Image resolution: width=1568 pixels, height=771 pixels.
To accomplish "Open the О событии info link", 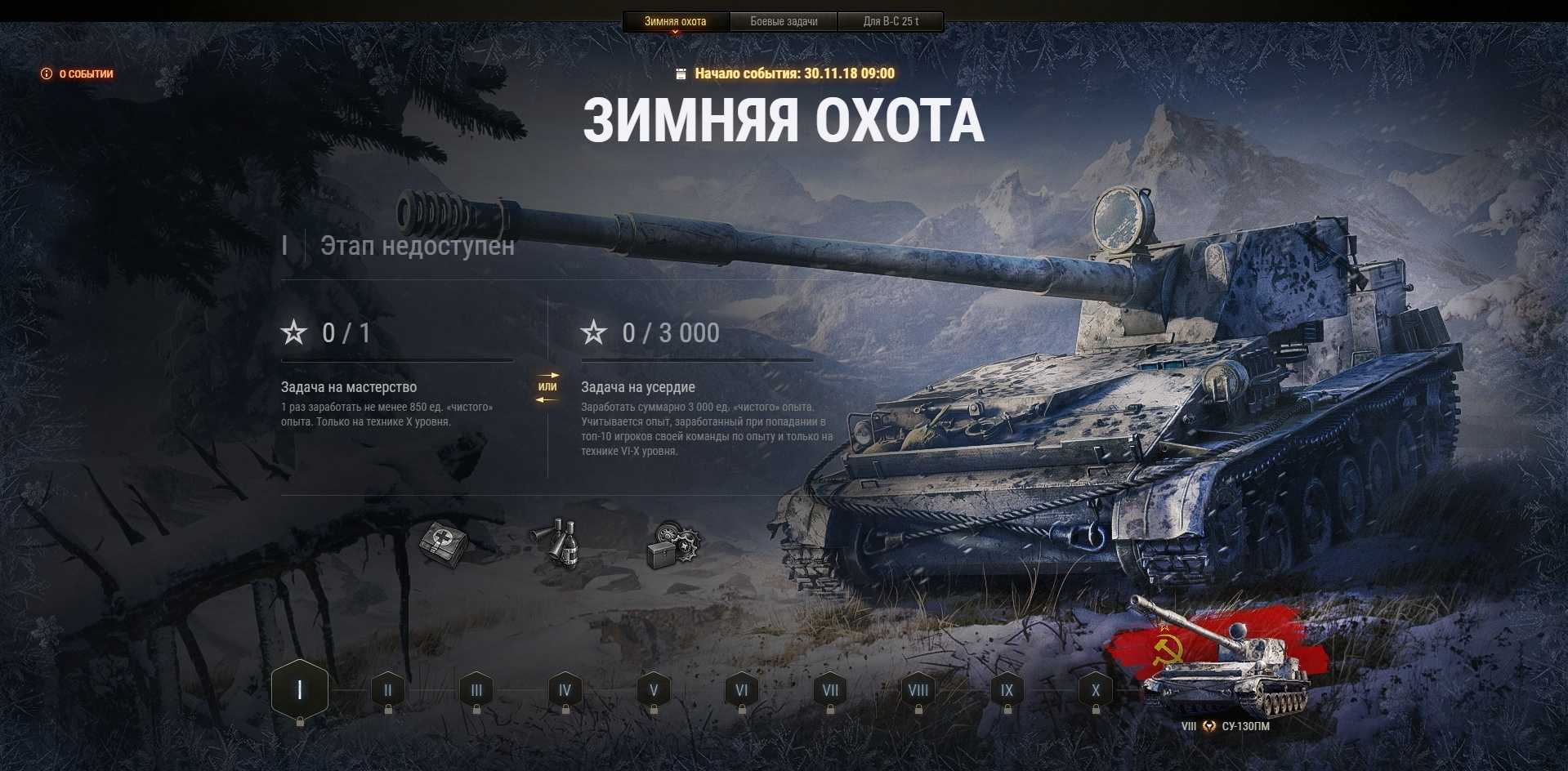I will click(78, 74).
